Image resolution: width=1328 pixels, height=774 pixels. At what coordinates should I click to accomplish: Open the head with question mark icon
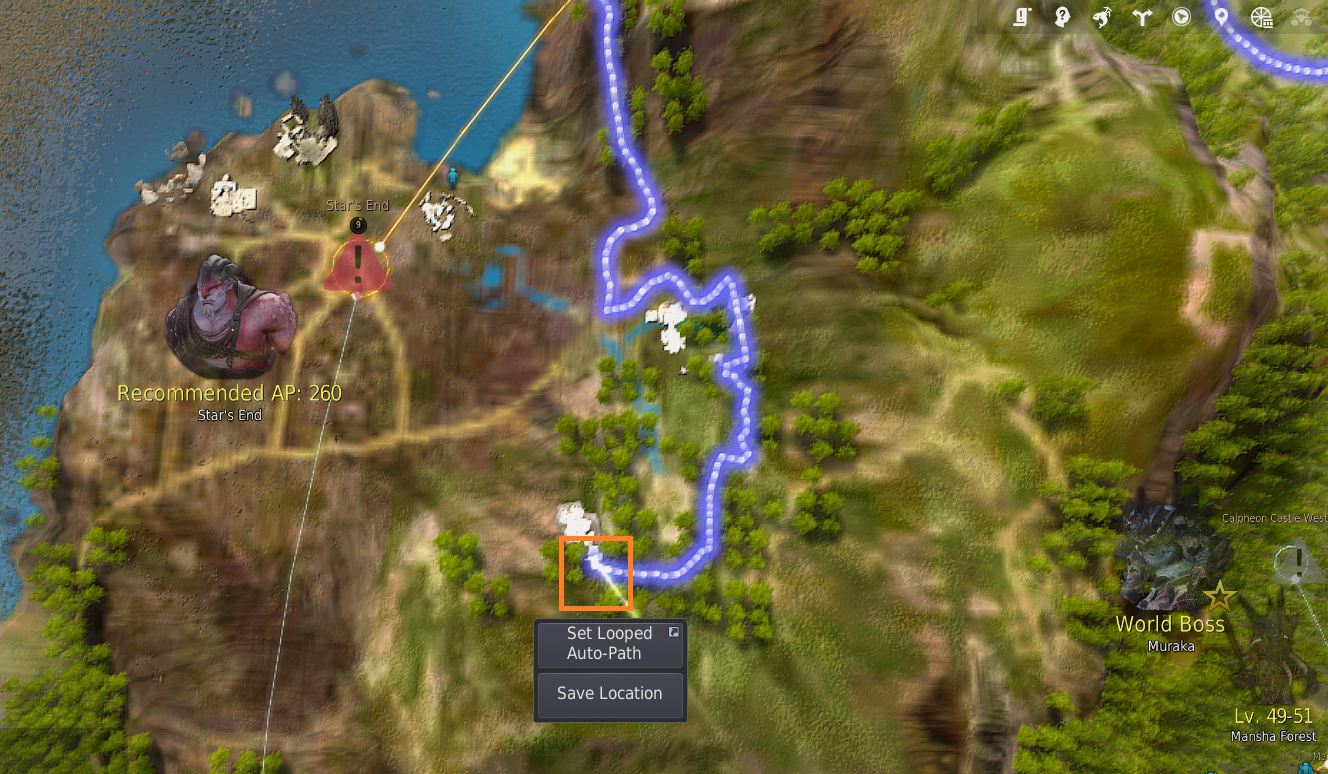(x=1062, y=17)
